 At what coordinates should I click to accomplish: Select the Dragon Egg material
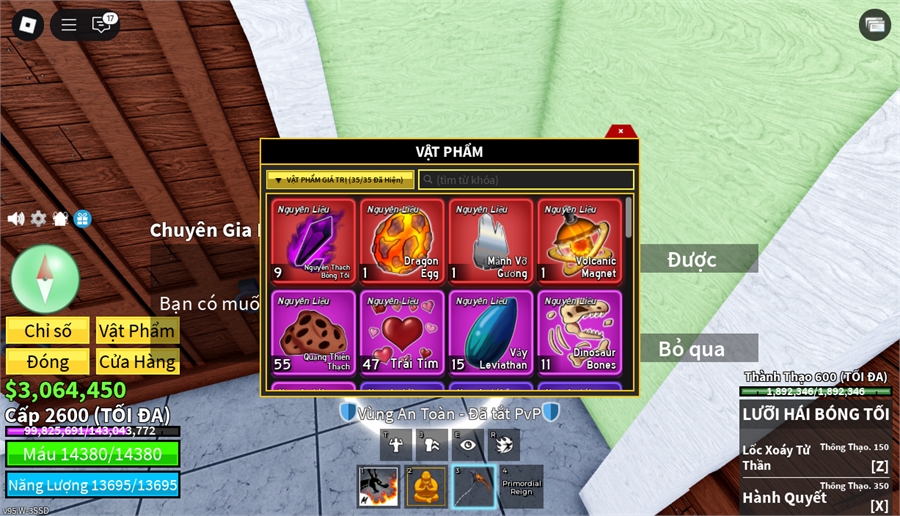[x=402, y=242]
